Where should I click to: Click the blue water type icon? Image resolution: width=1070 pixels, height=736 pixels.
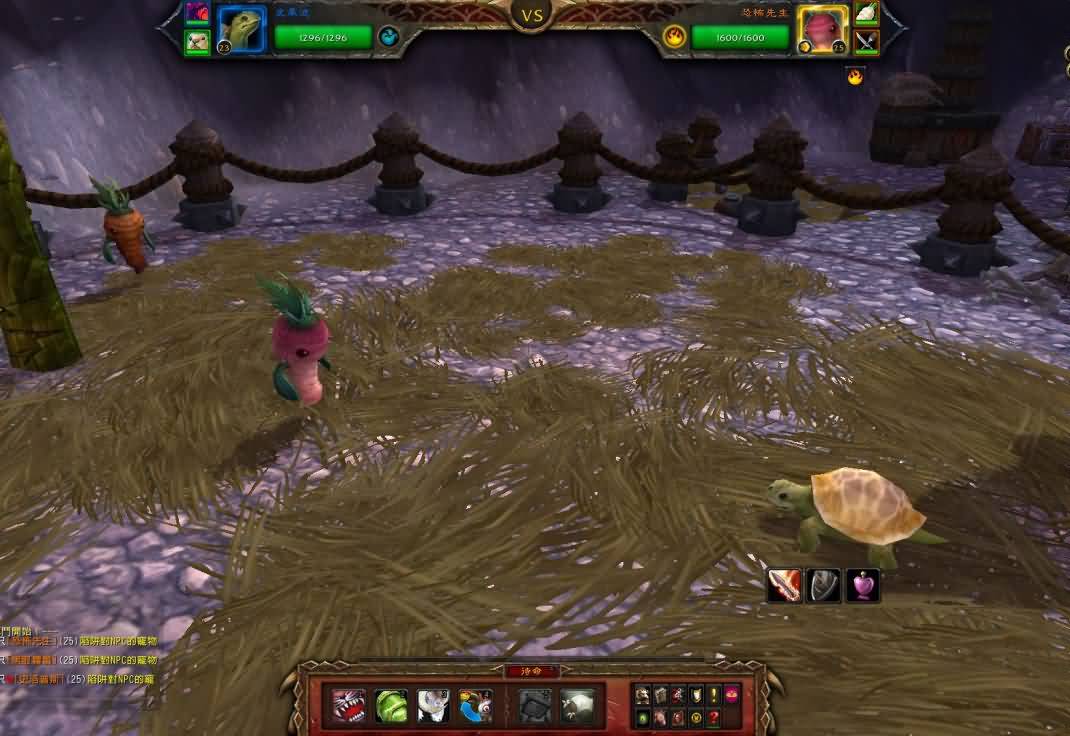point(389,38)
